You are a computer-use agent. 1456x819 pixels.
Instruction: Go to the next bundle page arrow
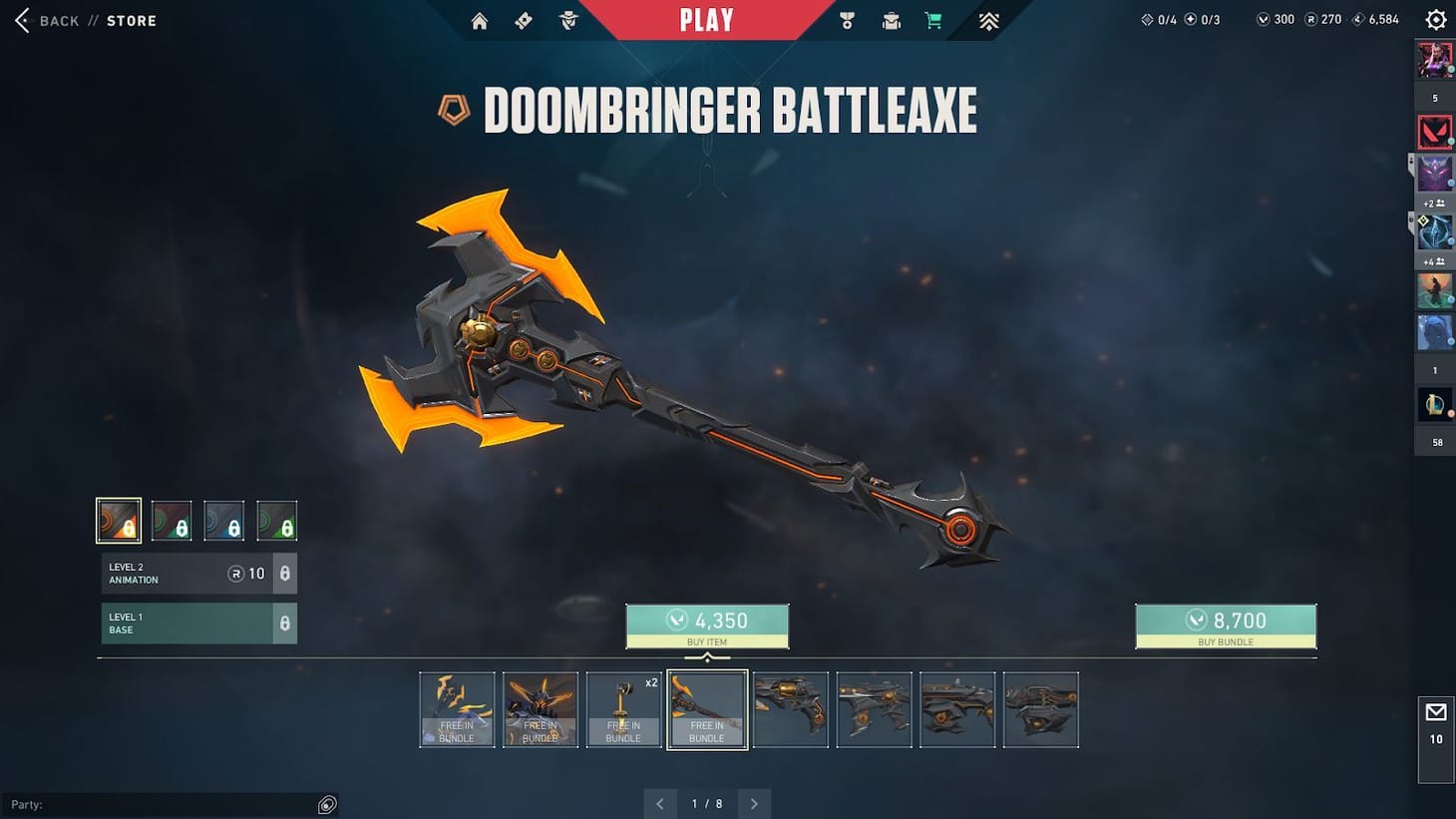754,803
